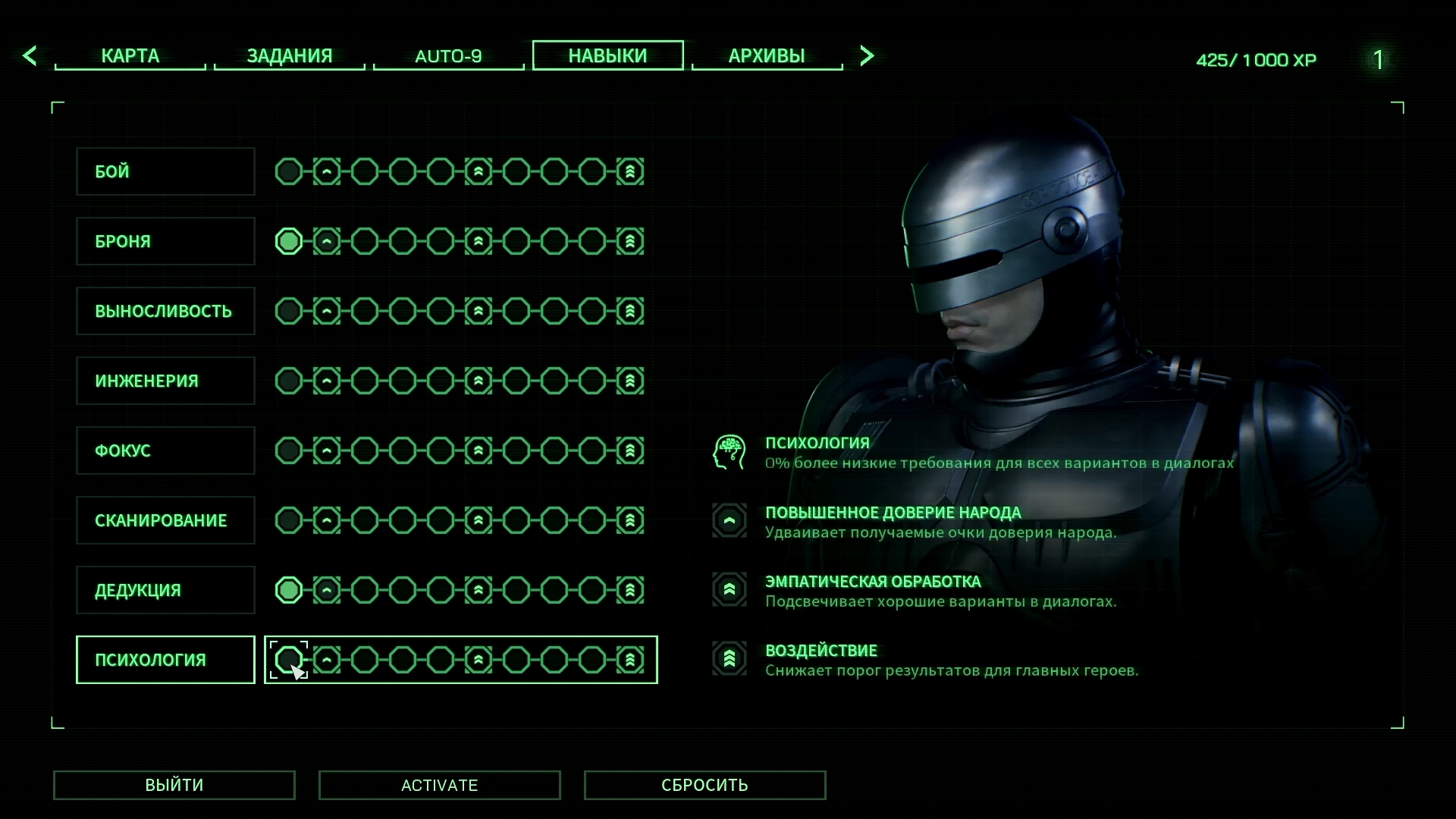Select the first node in the ФОКУС row

coord(289,450)
